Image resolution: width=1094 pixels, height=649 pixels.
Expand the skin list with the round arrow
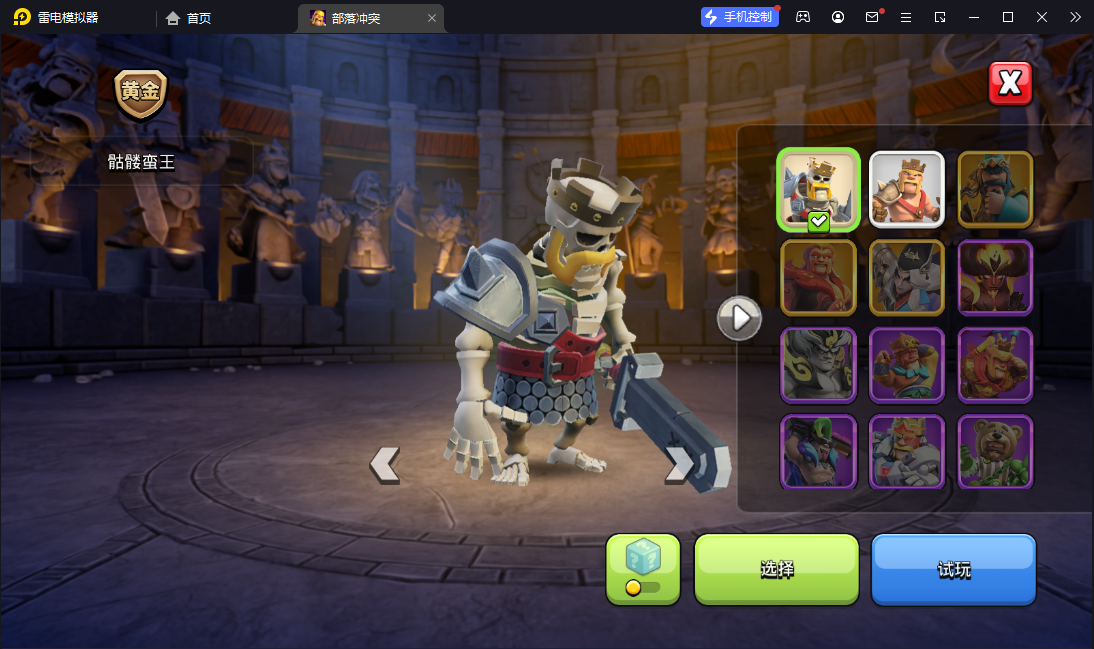pyautogui.click(x=740, y=318)
